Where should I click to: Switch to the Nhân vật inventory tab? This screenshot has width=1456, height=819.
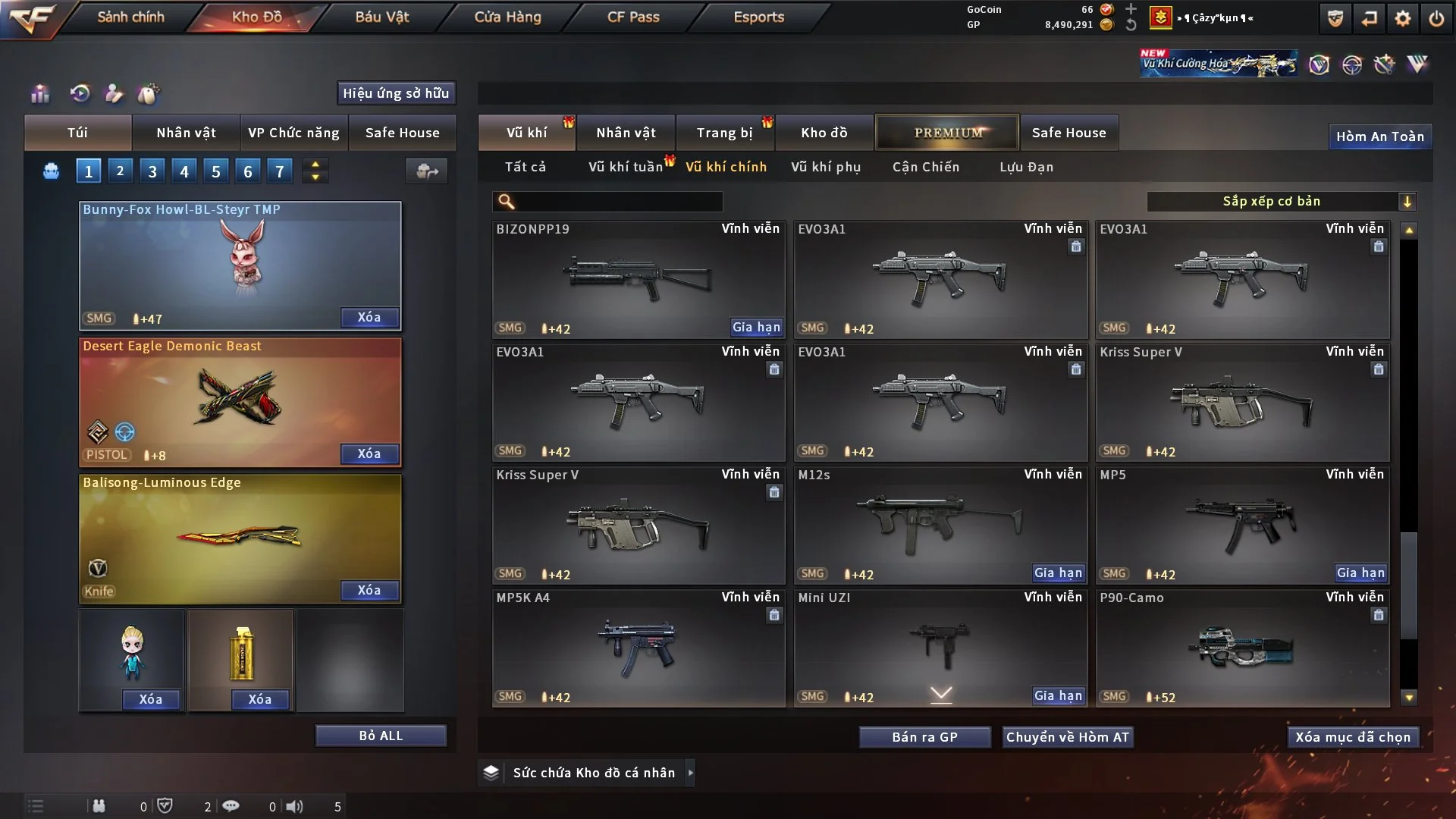626,133
